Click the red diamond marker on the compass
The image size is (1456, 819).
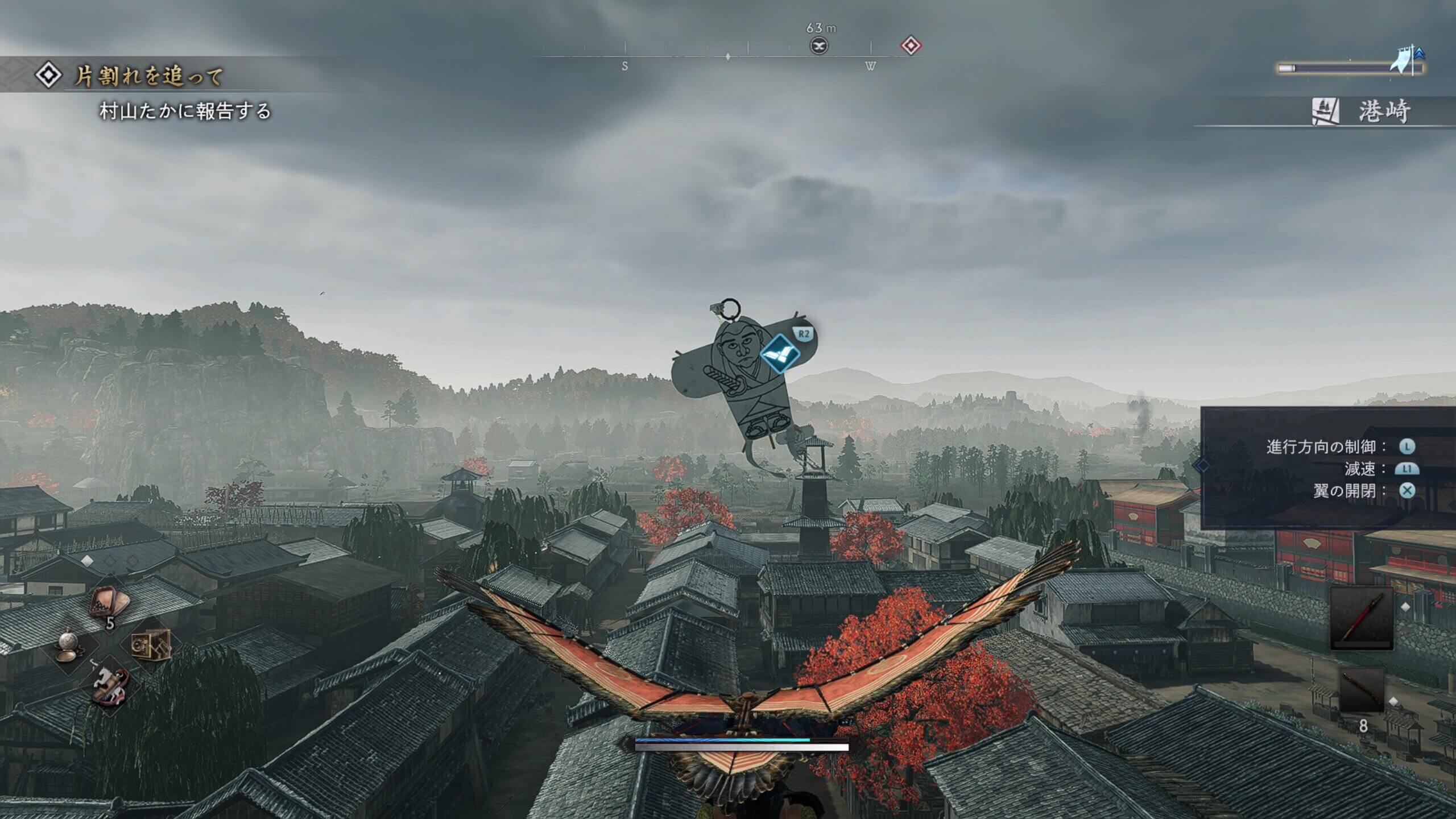pos(911,45)
